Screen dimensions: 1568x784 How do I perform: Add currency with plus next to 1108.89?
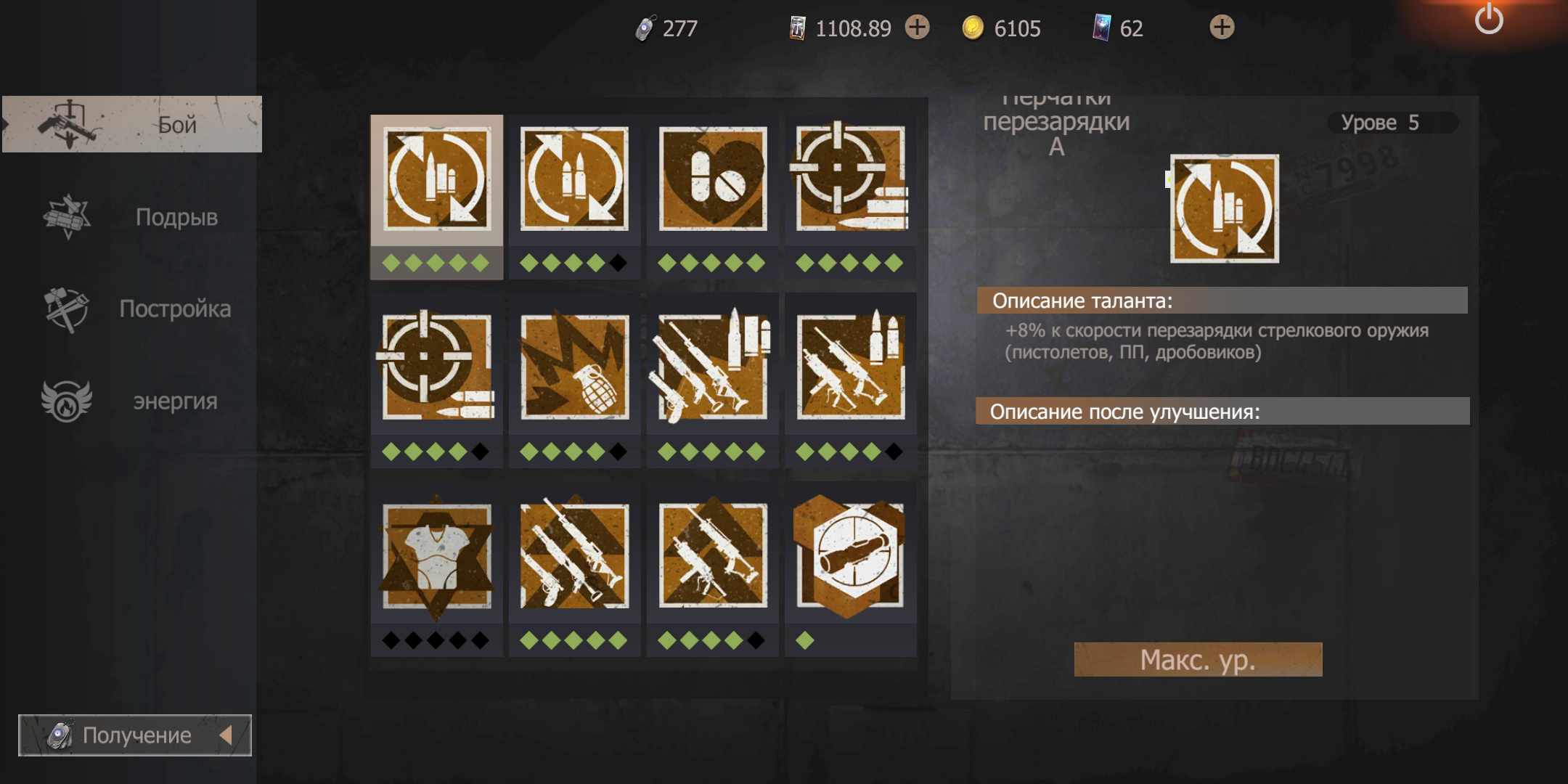918,28
